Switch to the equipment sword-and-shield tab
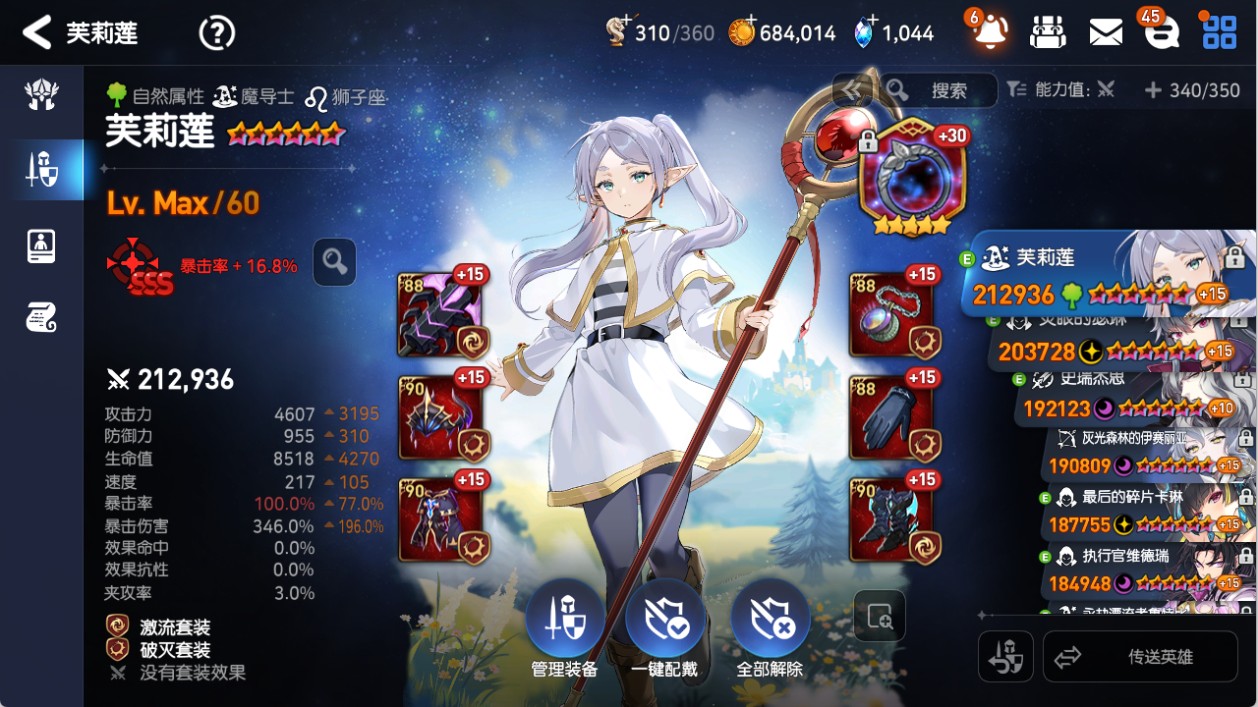The height and width of the screenshot is (707, 1258). (42, 170)
